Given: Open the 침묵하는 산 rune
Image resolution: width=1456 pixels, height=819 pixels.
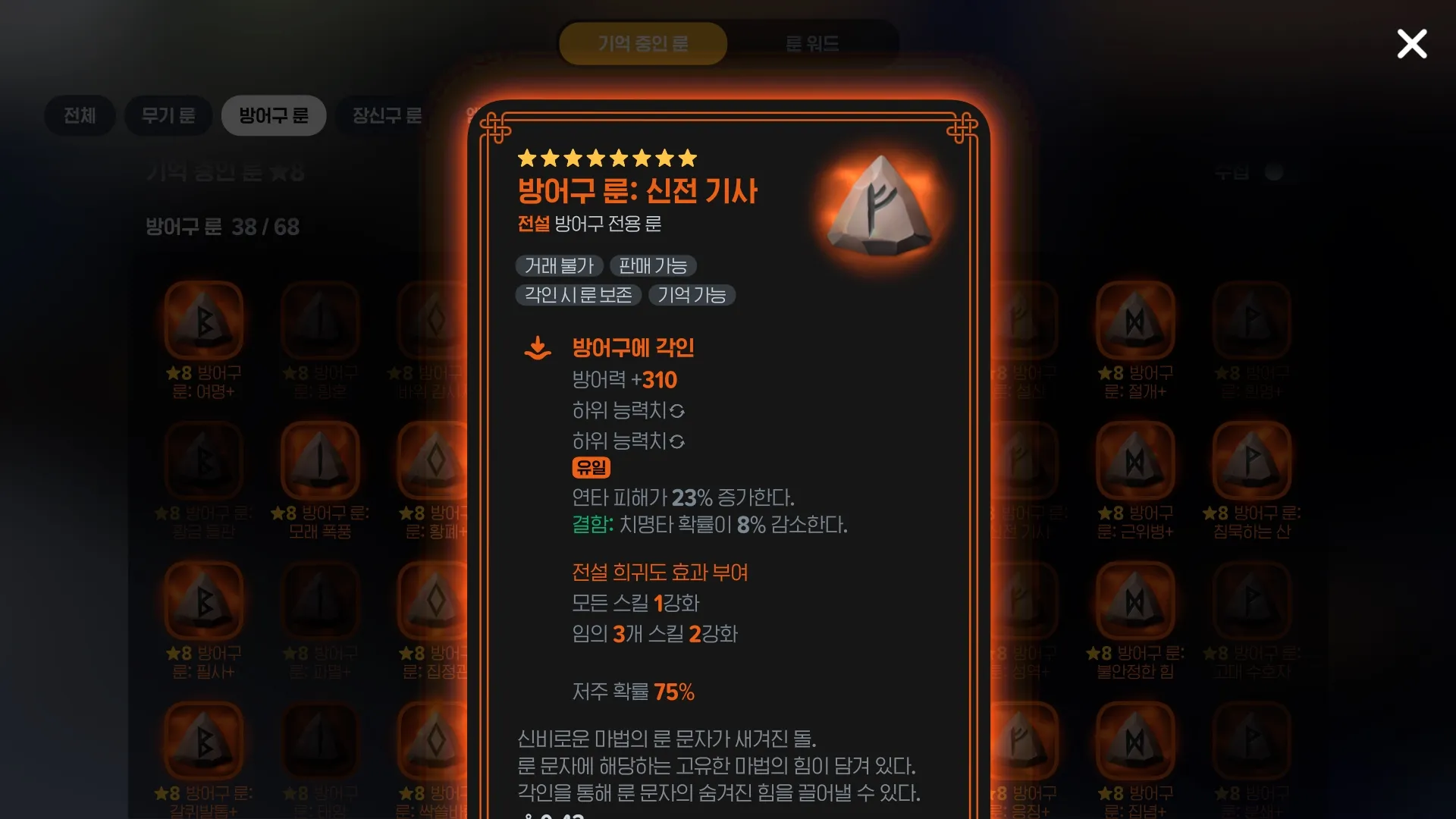Looking at the screenshot, I should (x=1251, y=459).
